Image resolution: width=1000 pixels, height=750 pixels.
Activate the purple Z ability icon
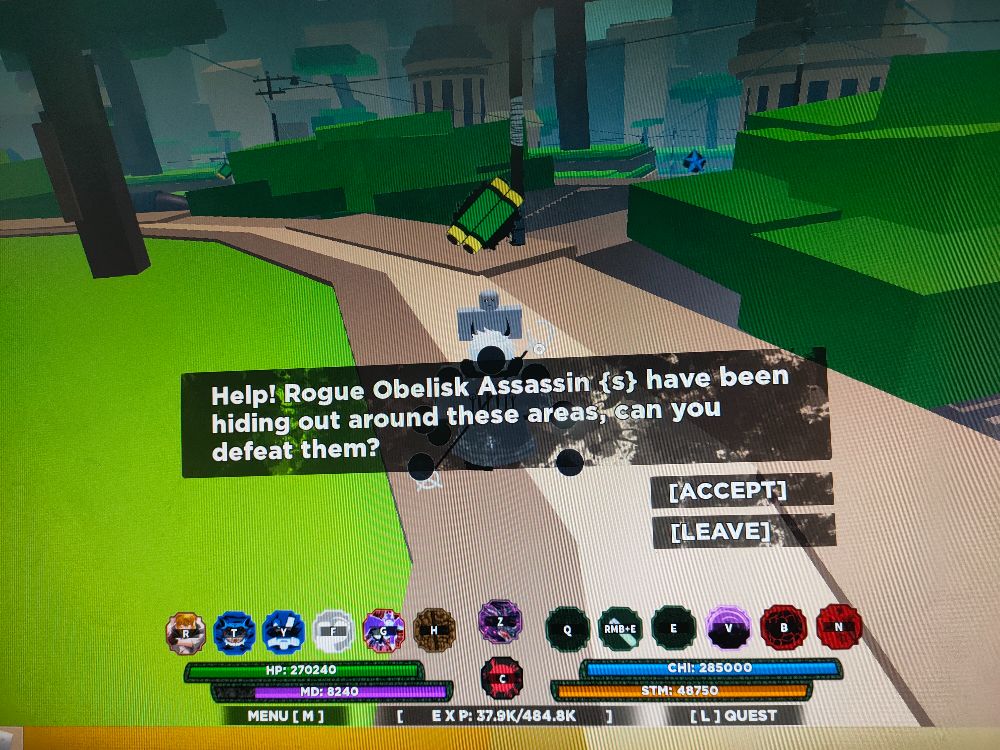click(498, 621)
